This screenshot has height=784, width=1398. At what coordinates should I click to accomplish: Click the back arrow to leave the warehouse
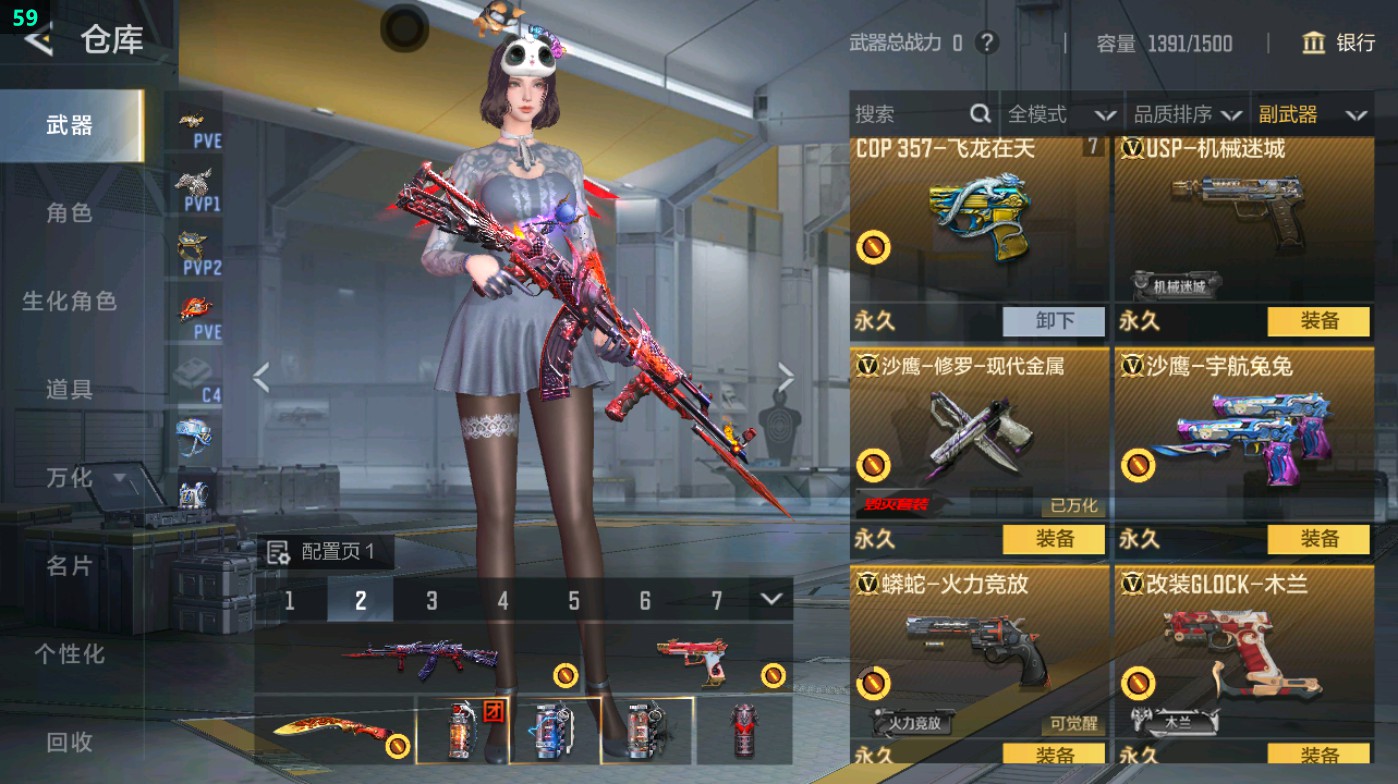point(36,41)
